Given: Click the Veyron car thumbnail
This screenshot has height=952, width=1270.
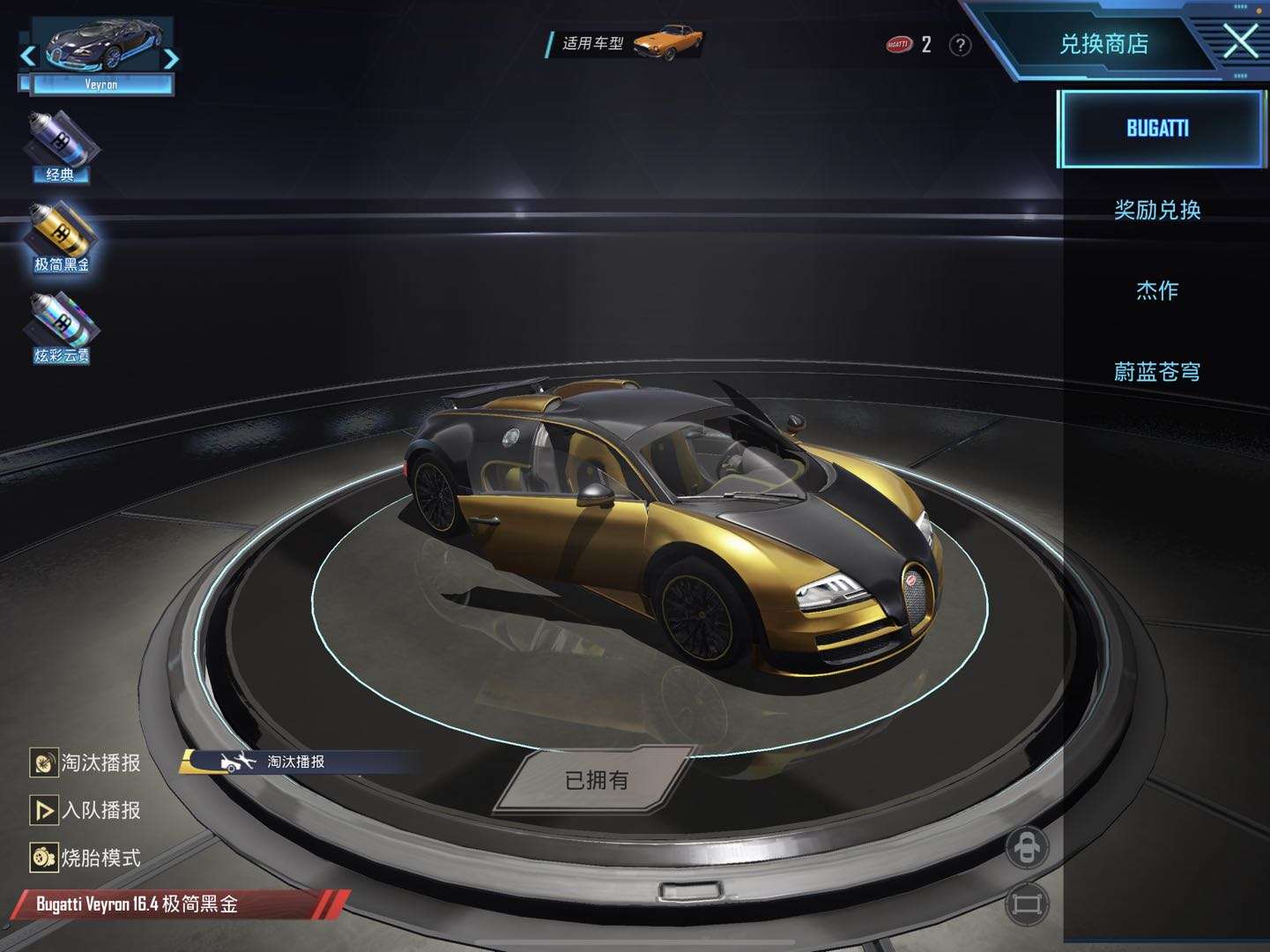Looking at the screenshot, I should 100,47.
